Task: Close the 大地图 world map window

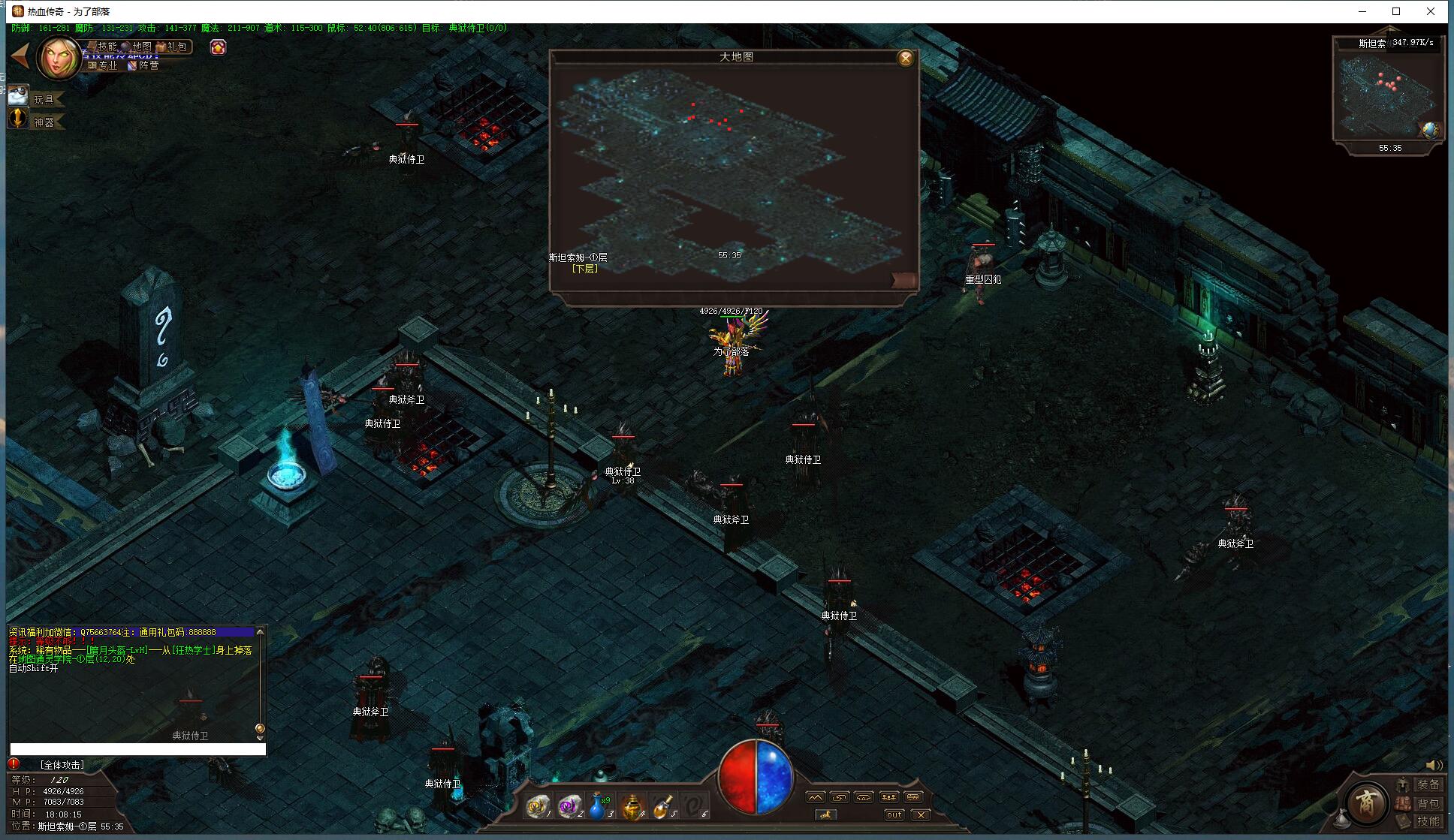Action: point(906,59)
